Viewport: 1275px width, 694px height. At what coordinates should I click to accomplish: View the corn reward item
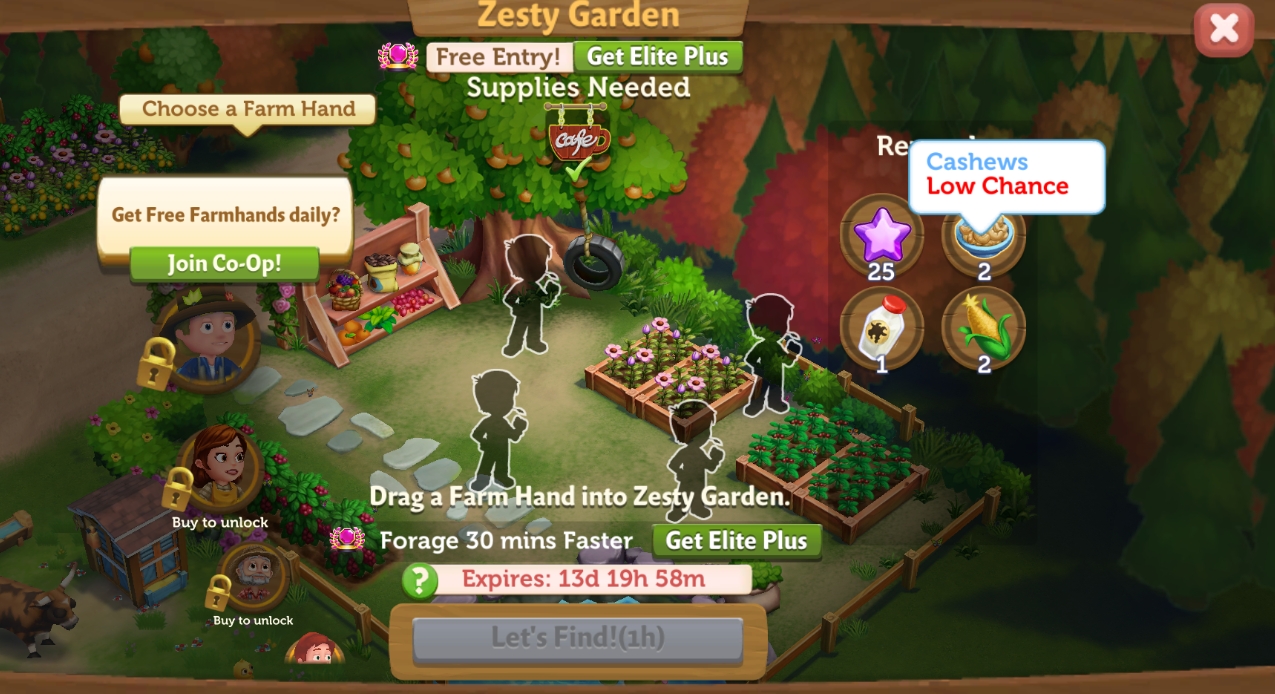coord(984,327)
